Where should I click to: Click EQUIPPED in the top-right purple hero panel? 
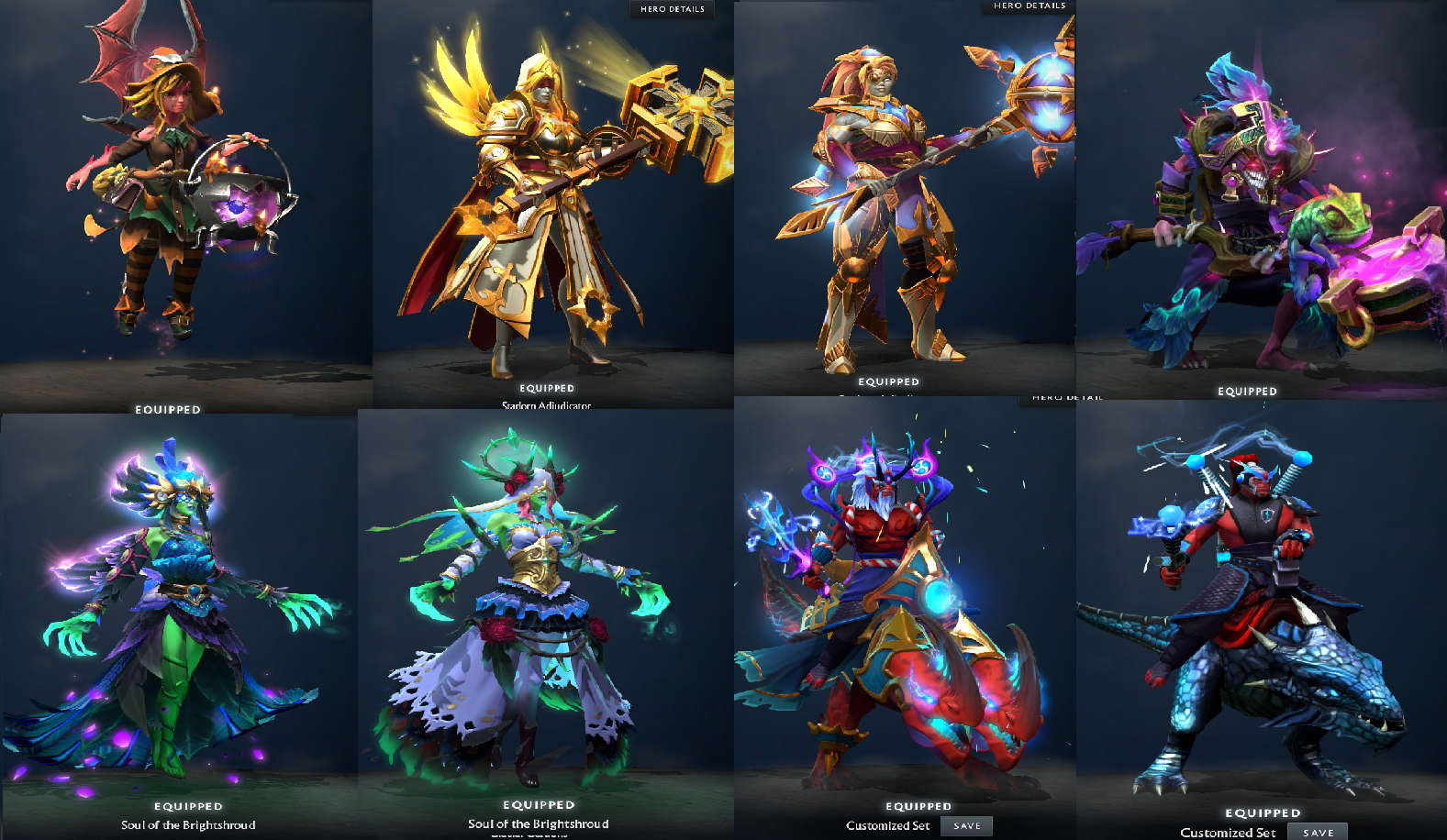coord(1248,391)
